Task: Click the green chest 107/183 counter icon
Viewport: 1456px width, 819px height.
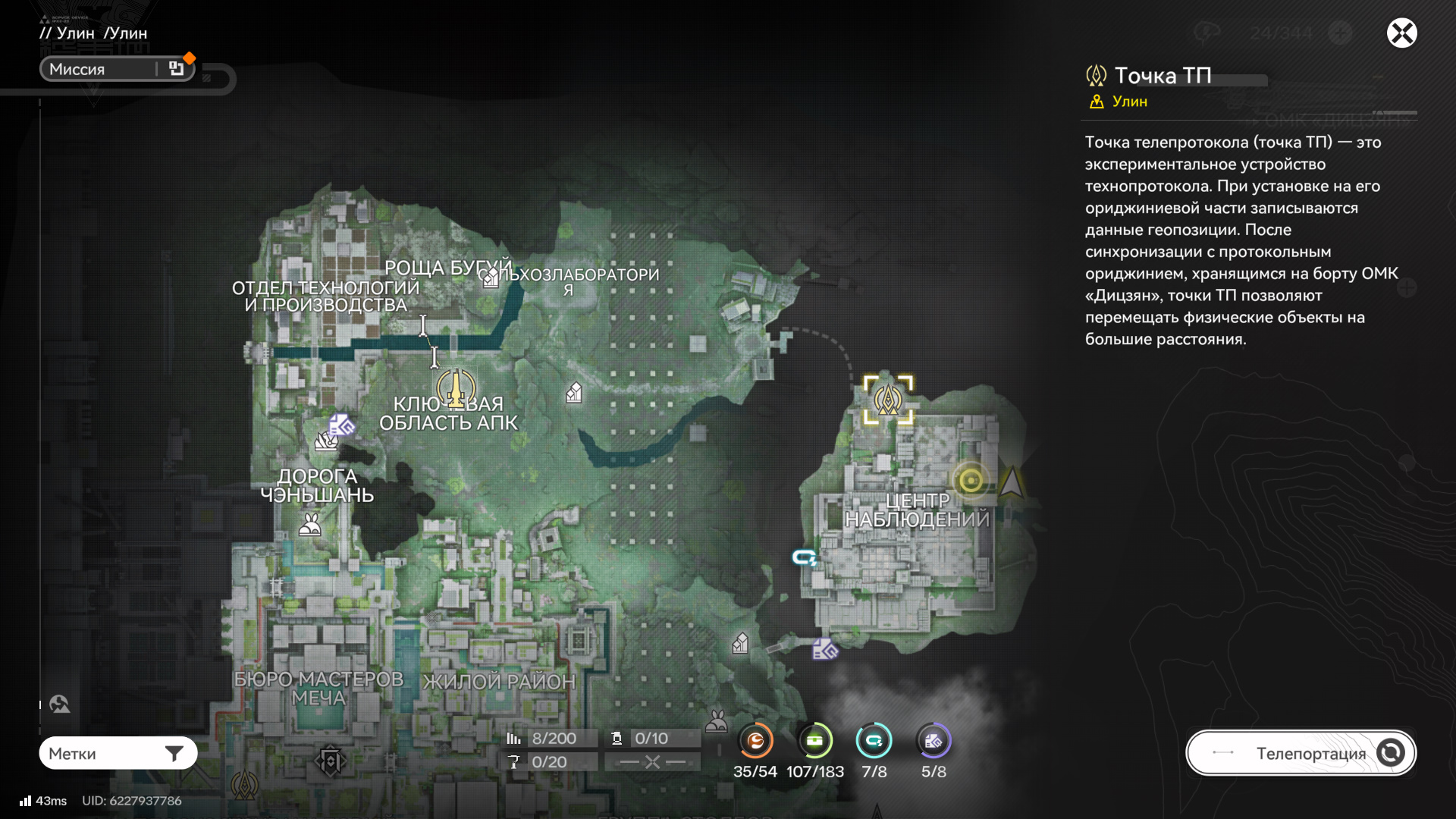Action: [815, 741]
